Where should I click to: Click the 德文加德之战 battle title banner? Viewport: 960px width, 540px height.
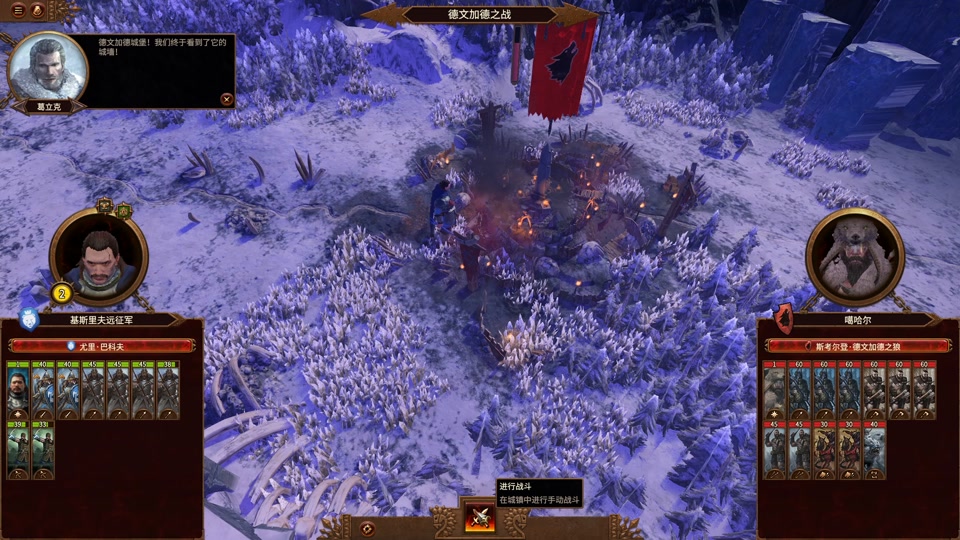point(480,15)
